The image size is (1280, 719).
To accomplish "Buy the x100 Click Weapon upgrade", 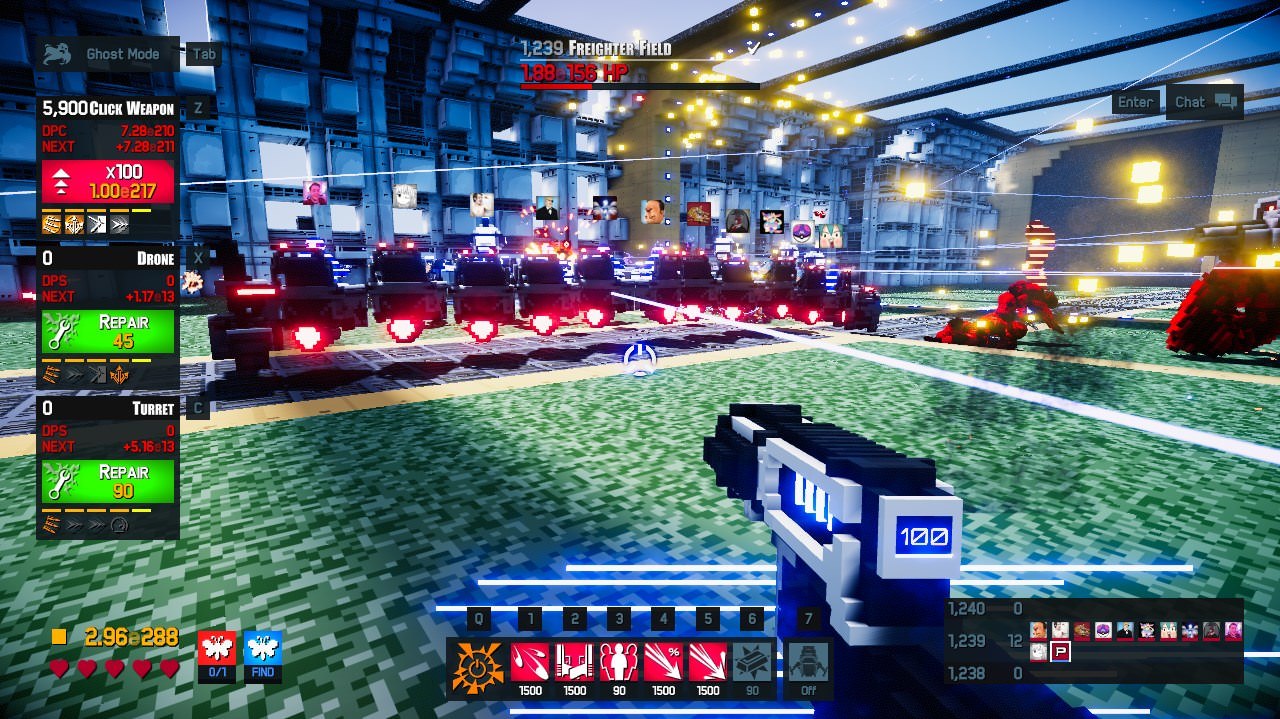I will point(107,181).
